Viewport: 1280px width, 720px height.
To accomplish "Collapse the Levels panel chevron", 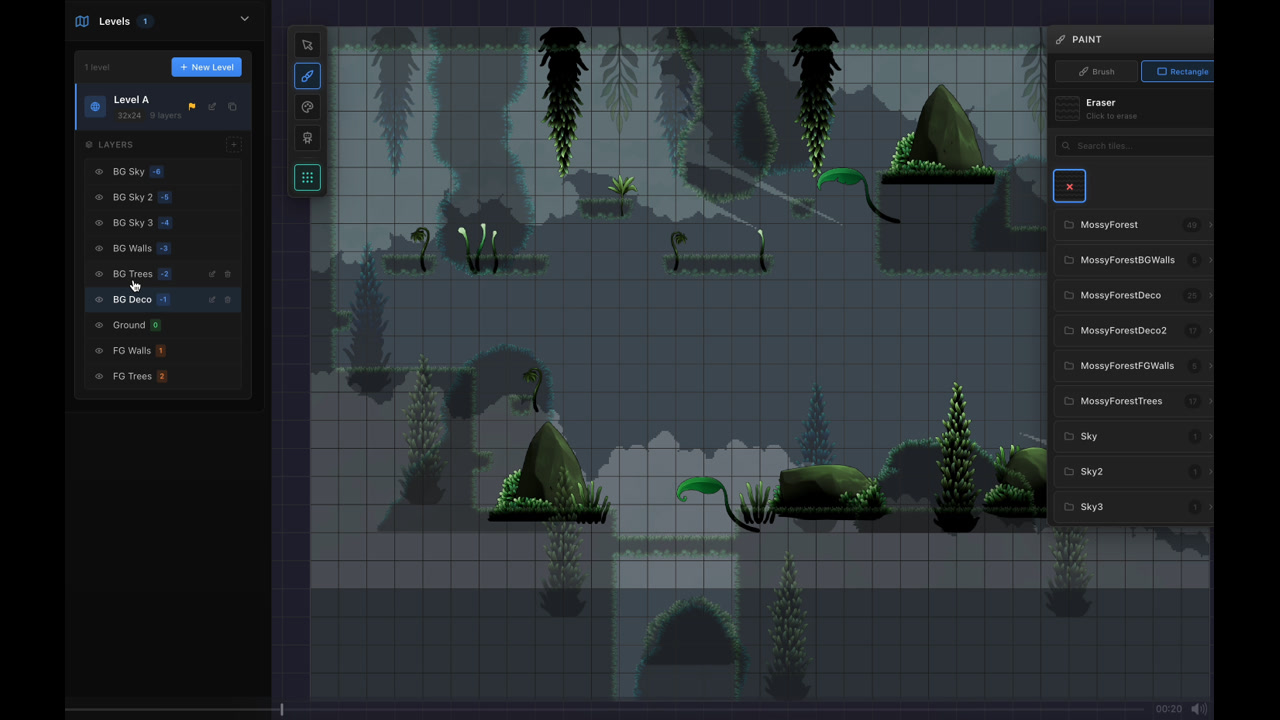I will pyautogui.click(x=244, y=18).
